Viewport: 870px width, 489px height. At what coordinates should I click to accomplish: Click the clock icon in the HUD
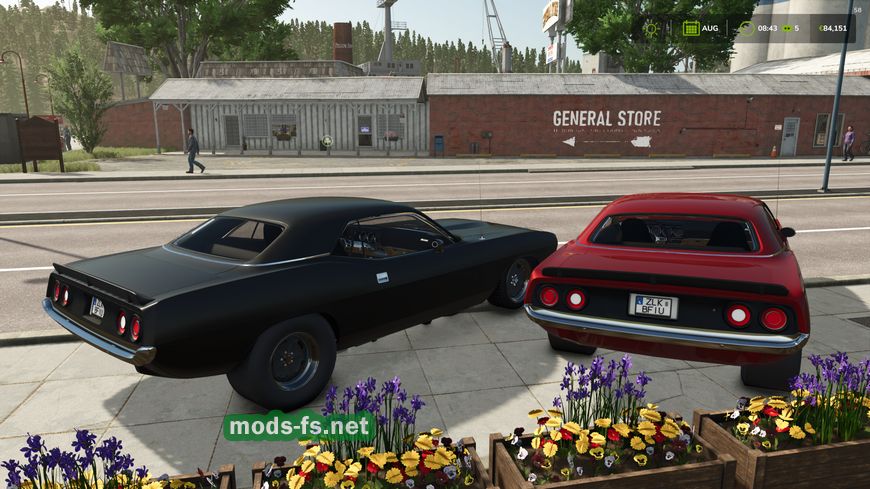click(x=746, y=28)
